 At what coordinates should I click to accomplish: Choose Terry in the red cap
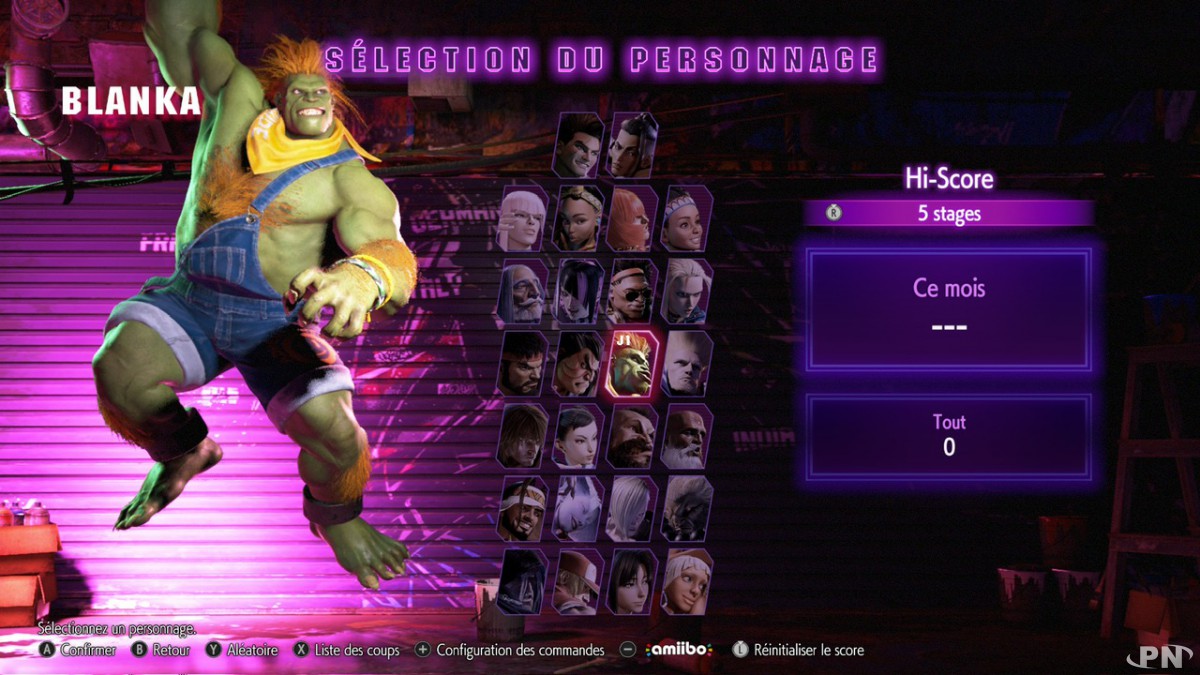tap(579, 582)
